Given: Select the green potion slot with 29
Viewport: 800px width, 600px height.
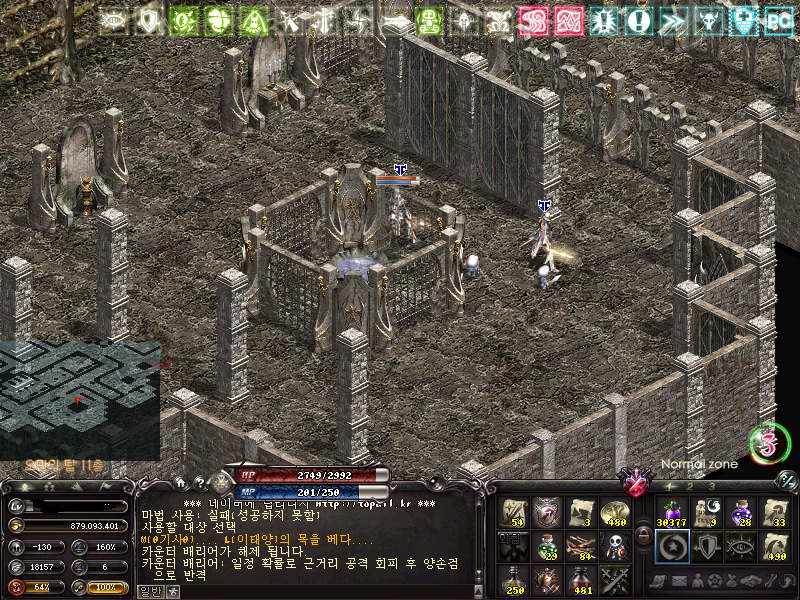Looking at the screenshot, I should [546, 546].
